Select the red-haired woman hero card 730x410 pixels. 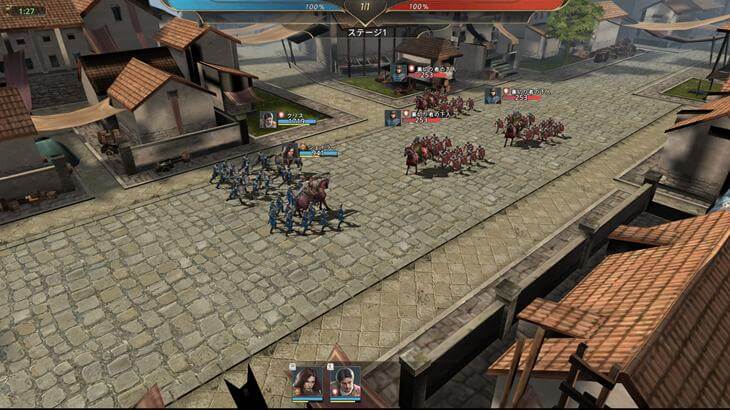click(307, 382)
